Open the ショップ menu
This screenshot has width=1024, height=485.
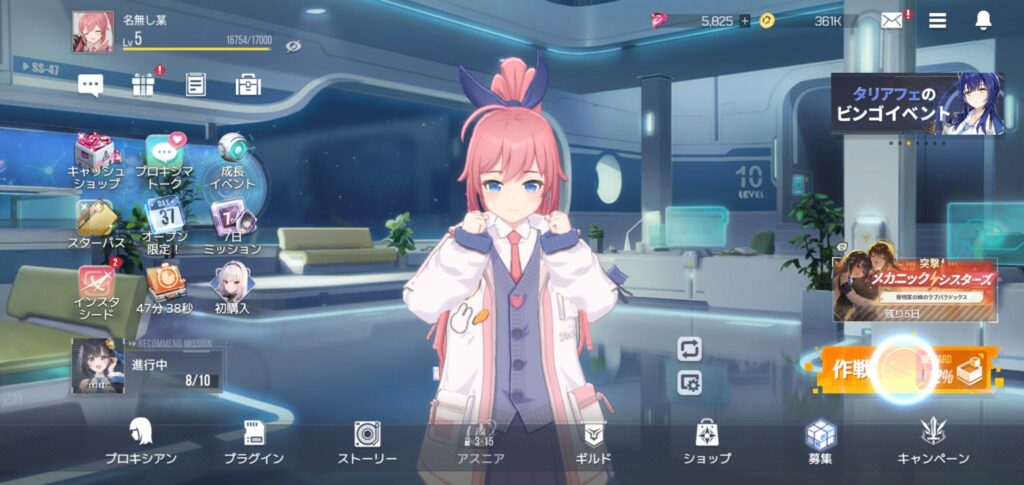pos(707,441)
